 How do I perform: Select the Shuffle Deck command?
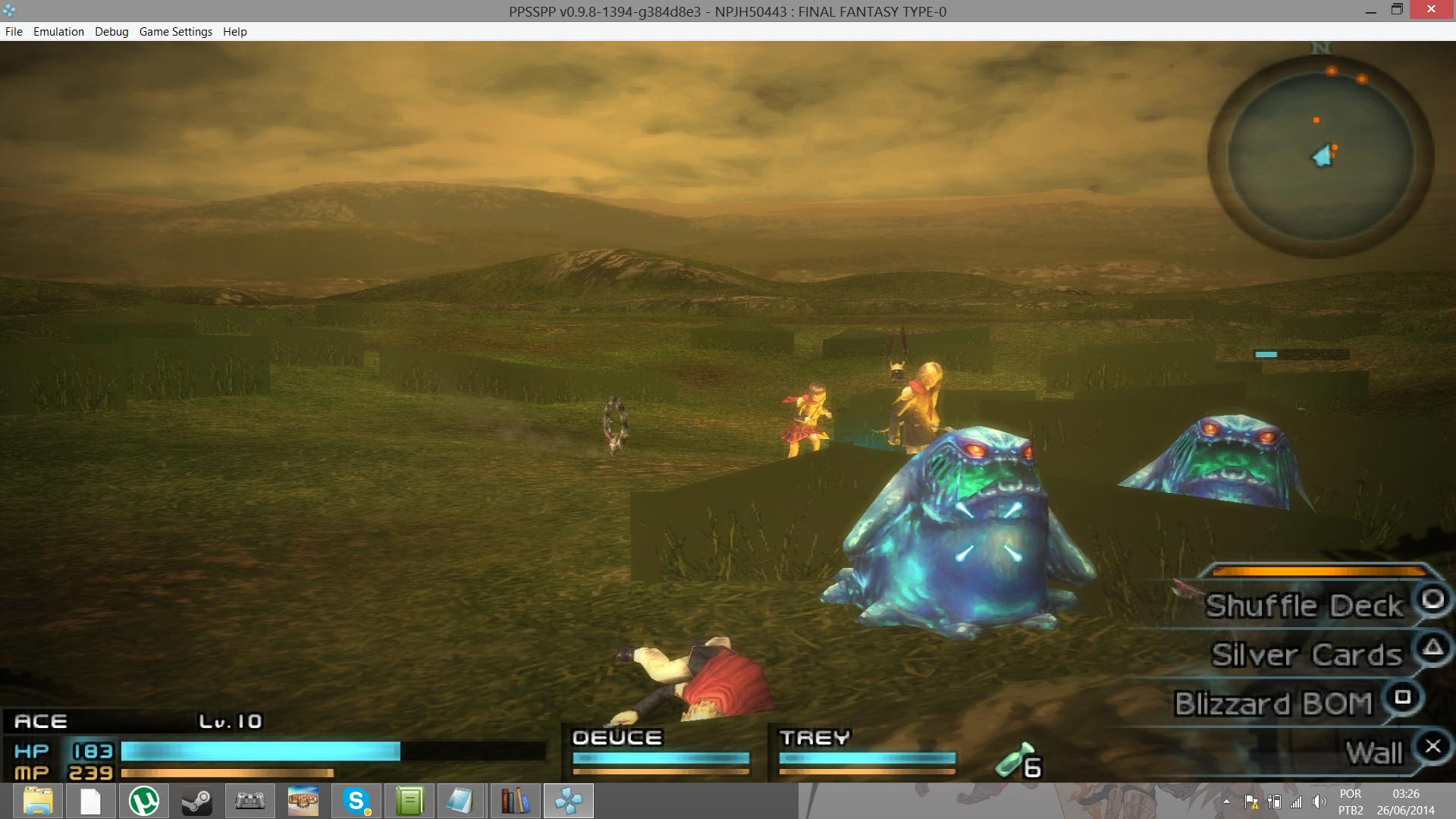click(1304, 606)
